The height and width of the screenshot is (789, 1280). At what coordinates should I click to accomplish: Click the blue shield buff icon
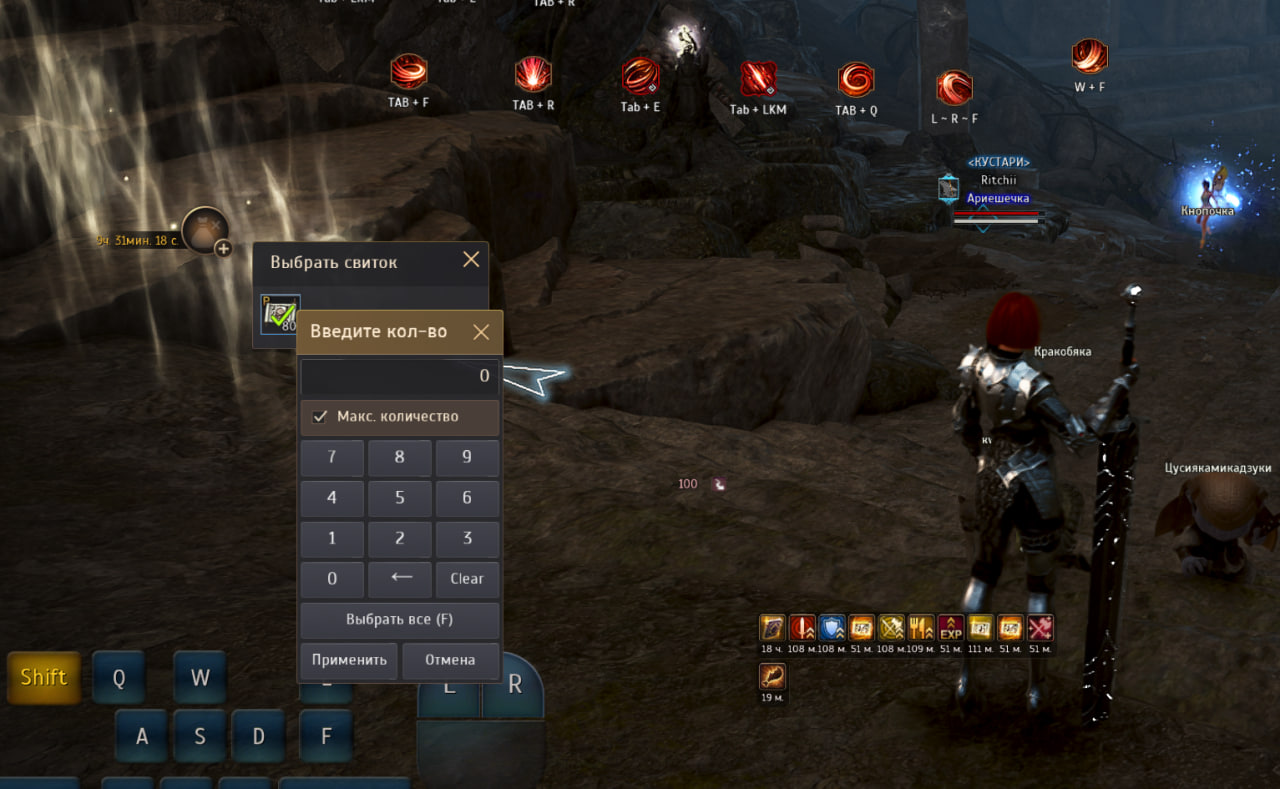(832, 628)
